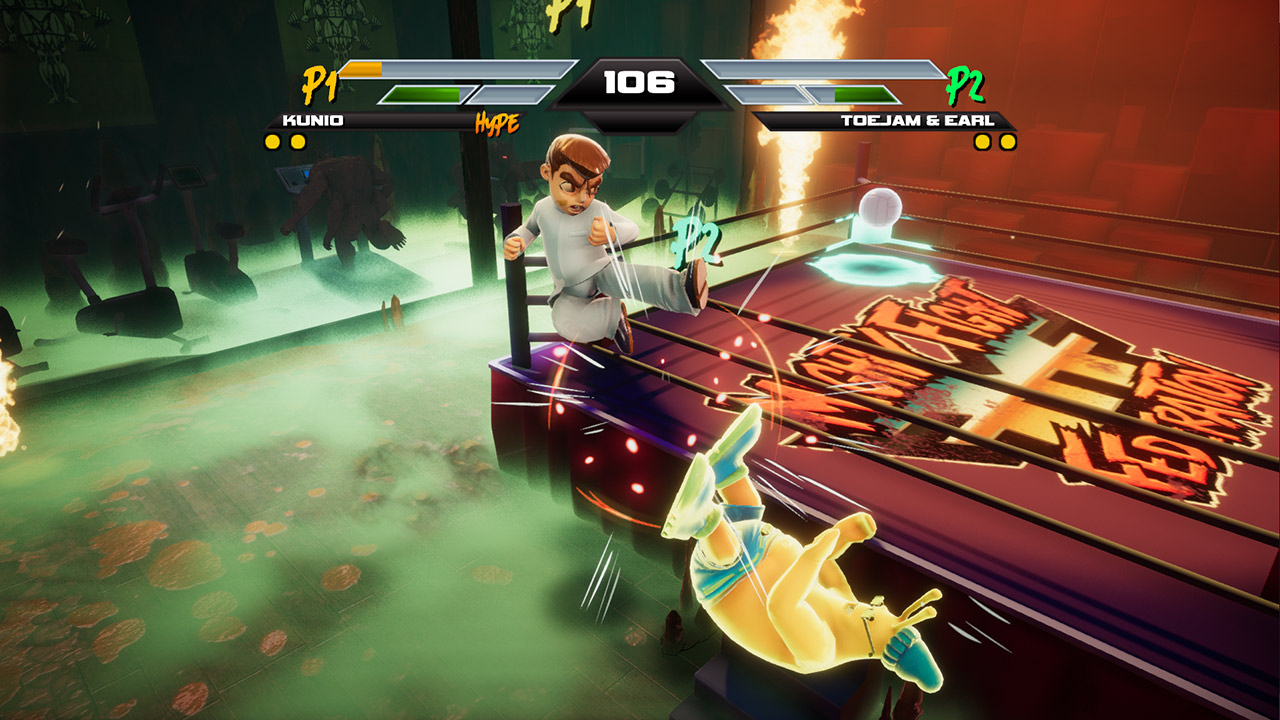
Task: Click Kunio's first round win token
Action: point(270,141)
